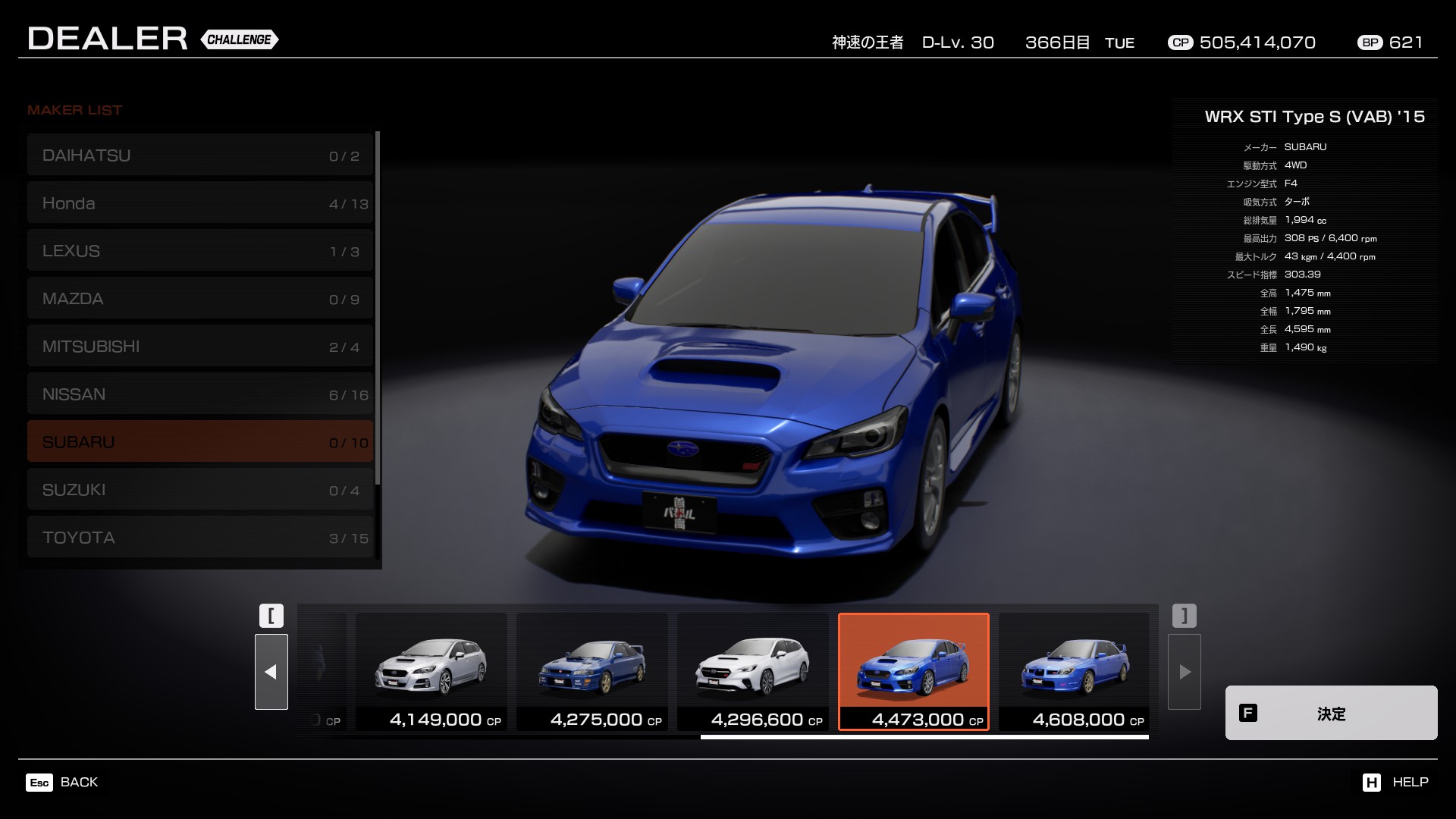Select the highlighted SUBARU maker row
The image size is (1456, 819).
[x=200, y=442]
